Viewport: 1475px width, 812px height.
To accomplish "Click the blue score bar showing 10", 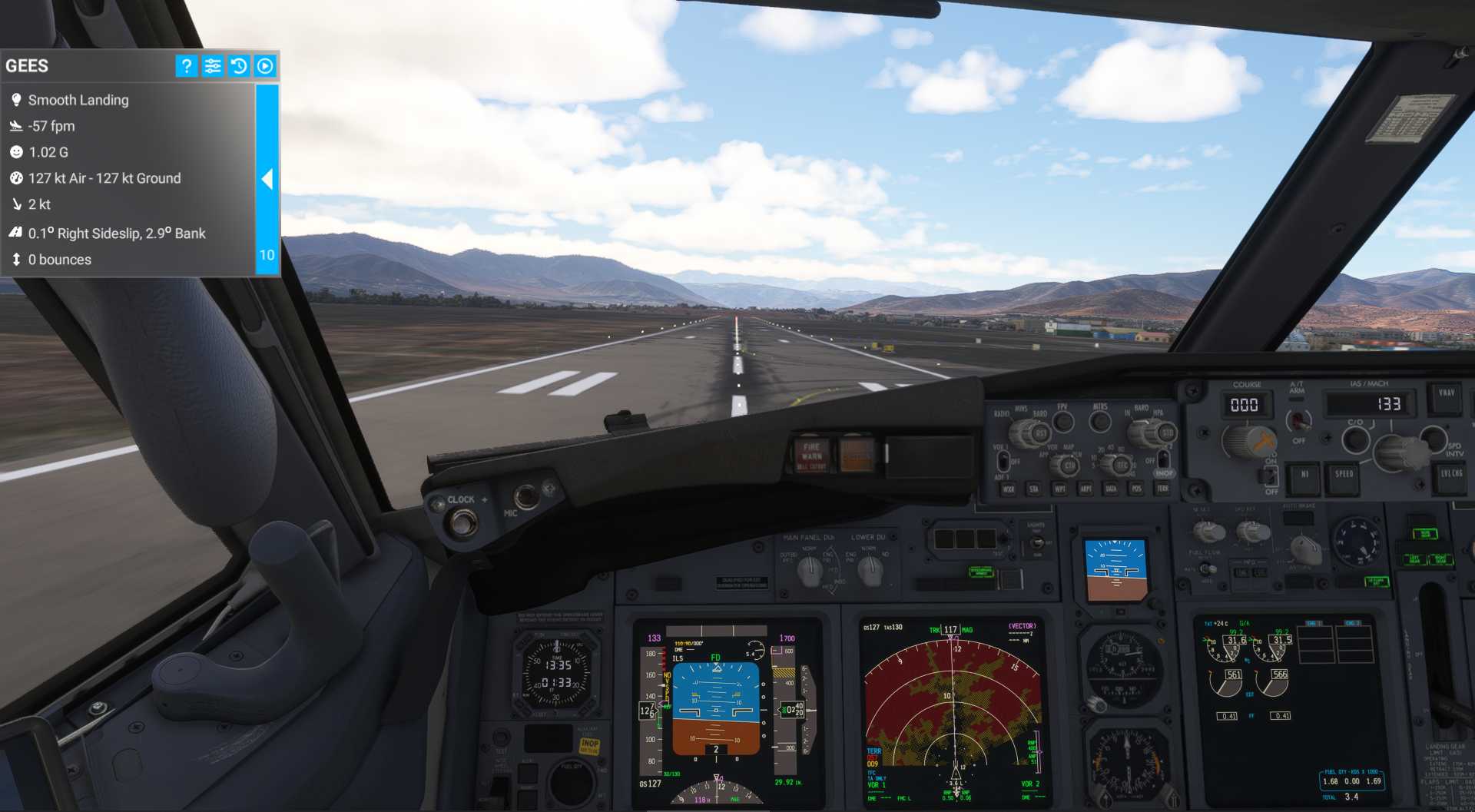I will (x=266, y=254).
